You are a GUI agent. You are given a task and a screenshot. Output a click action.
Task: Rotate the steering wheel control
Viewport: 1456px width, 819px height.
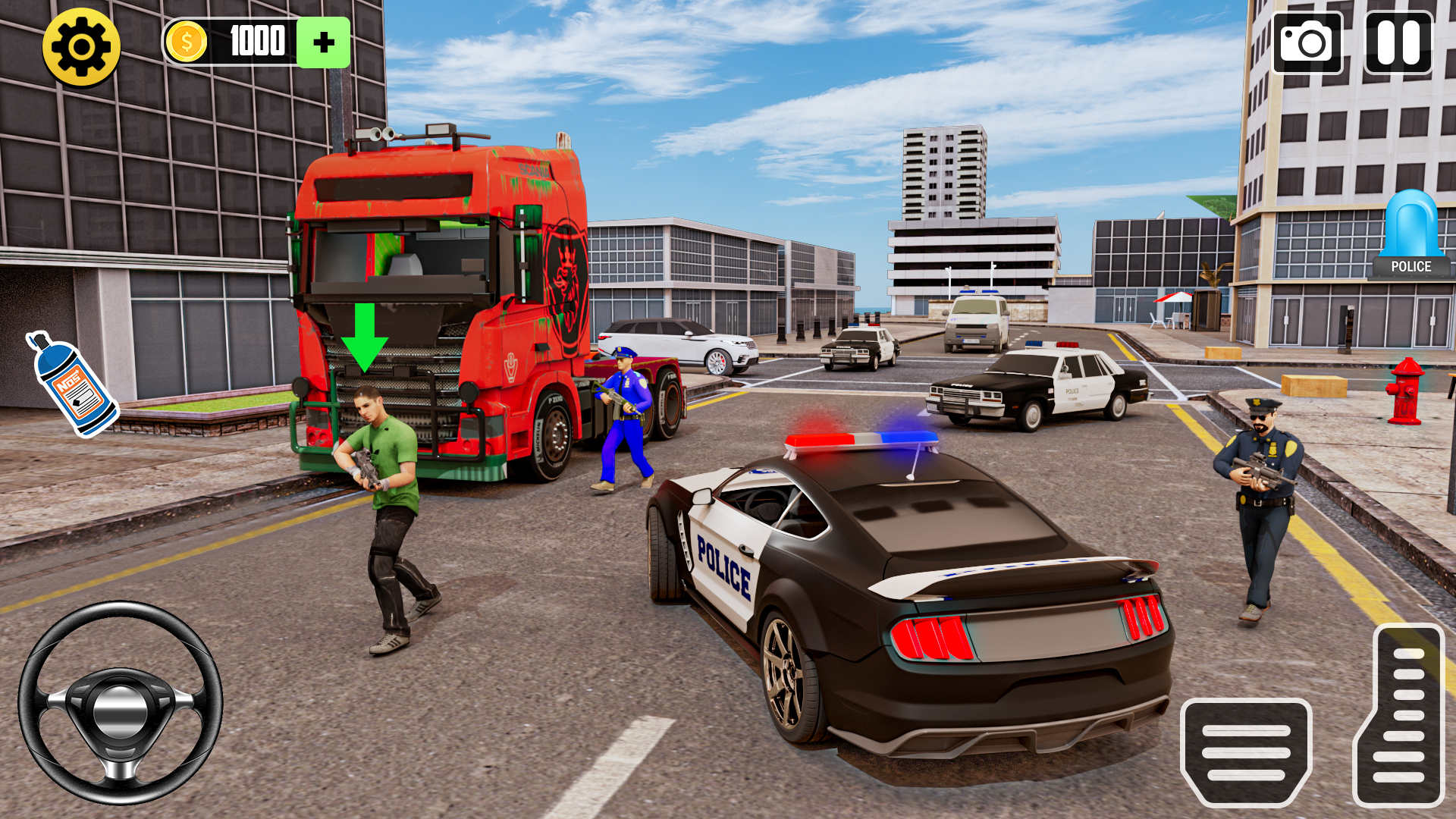pyautogui.click(x=121, y=709)
